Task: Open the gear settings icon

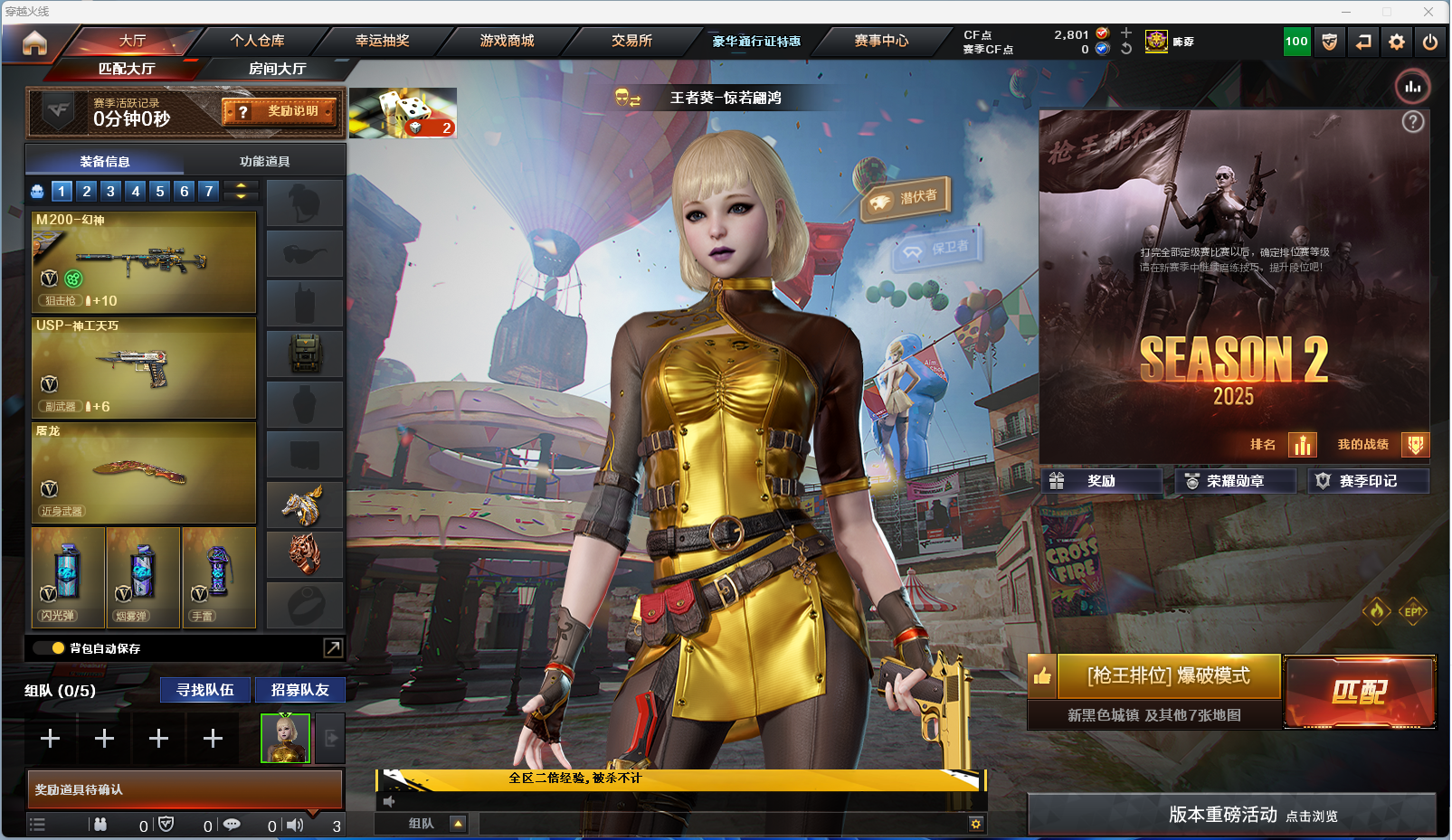Action: pyautogui.click(x=1397, y=42)
